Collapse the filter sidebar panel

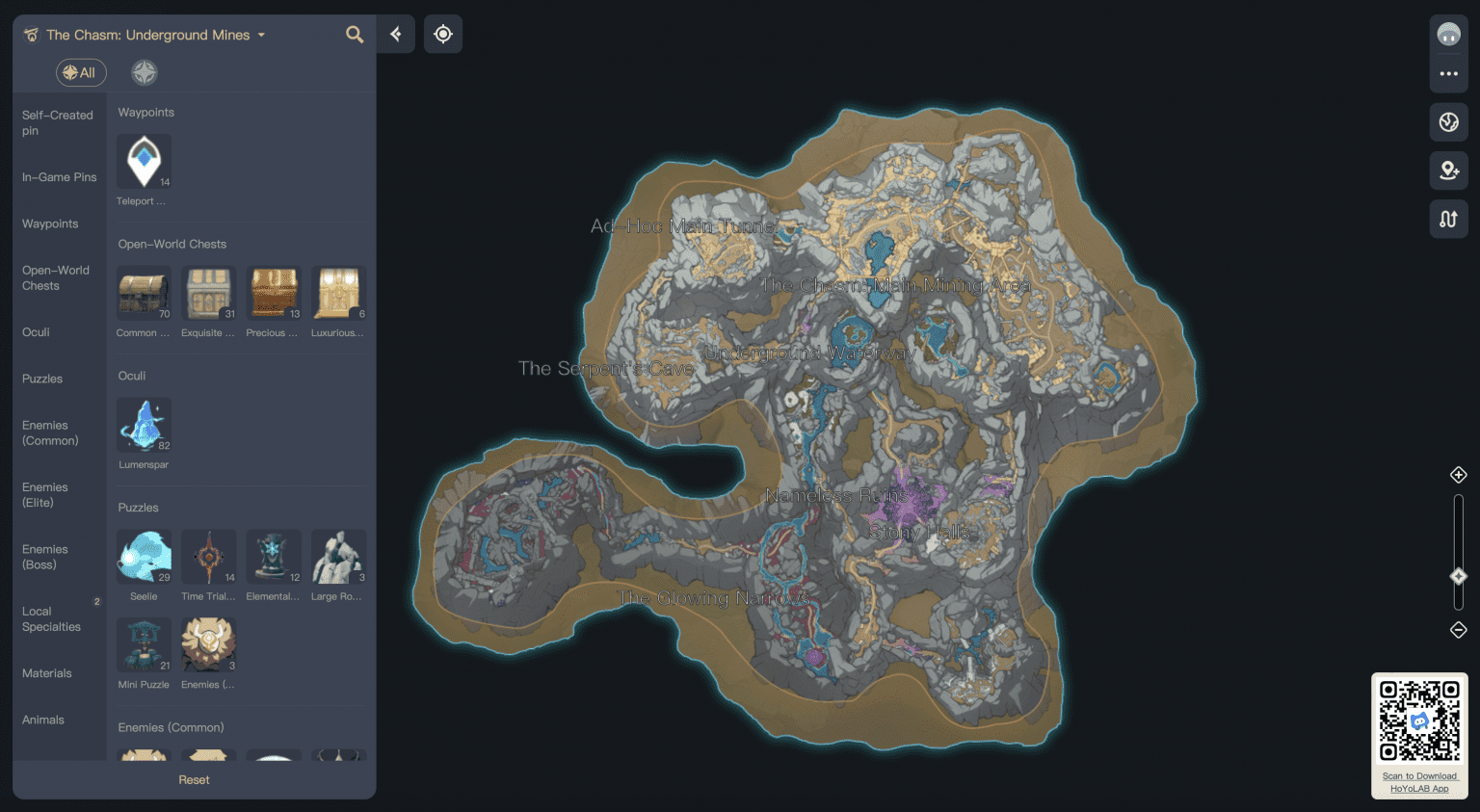[x=395, y=33]
